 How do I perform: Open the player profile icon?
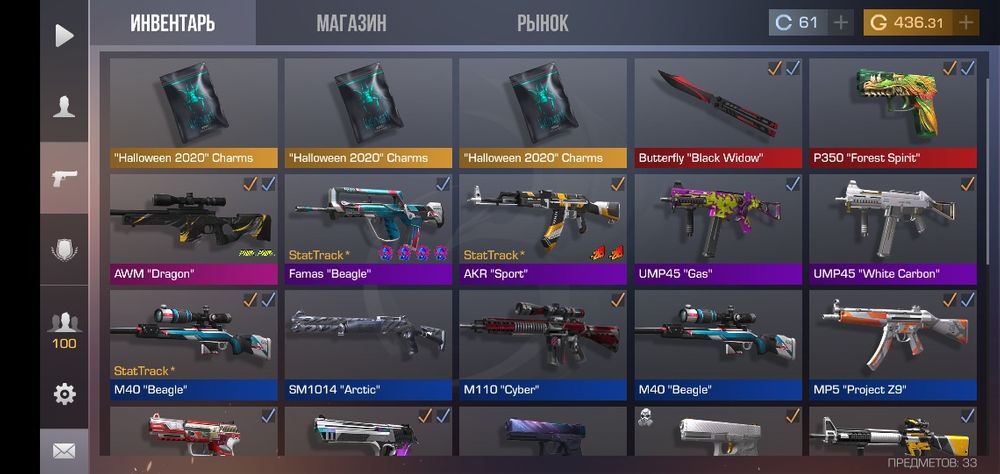pyautogui.click(x=64, y=107)
